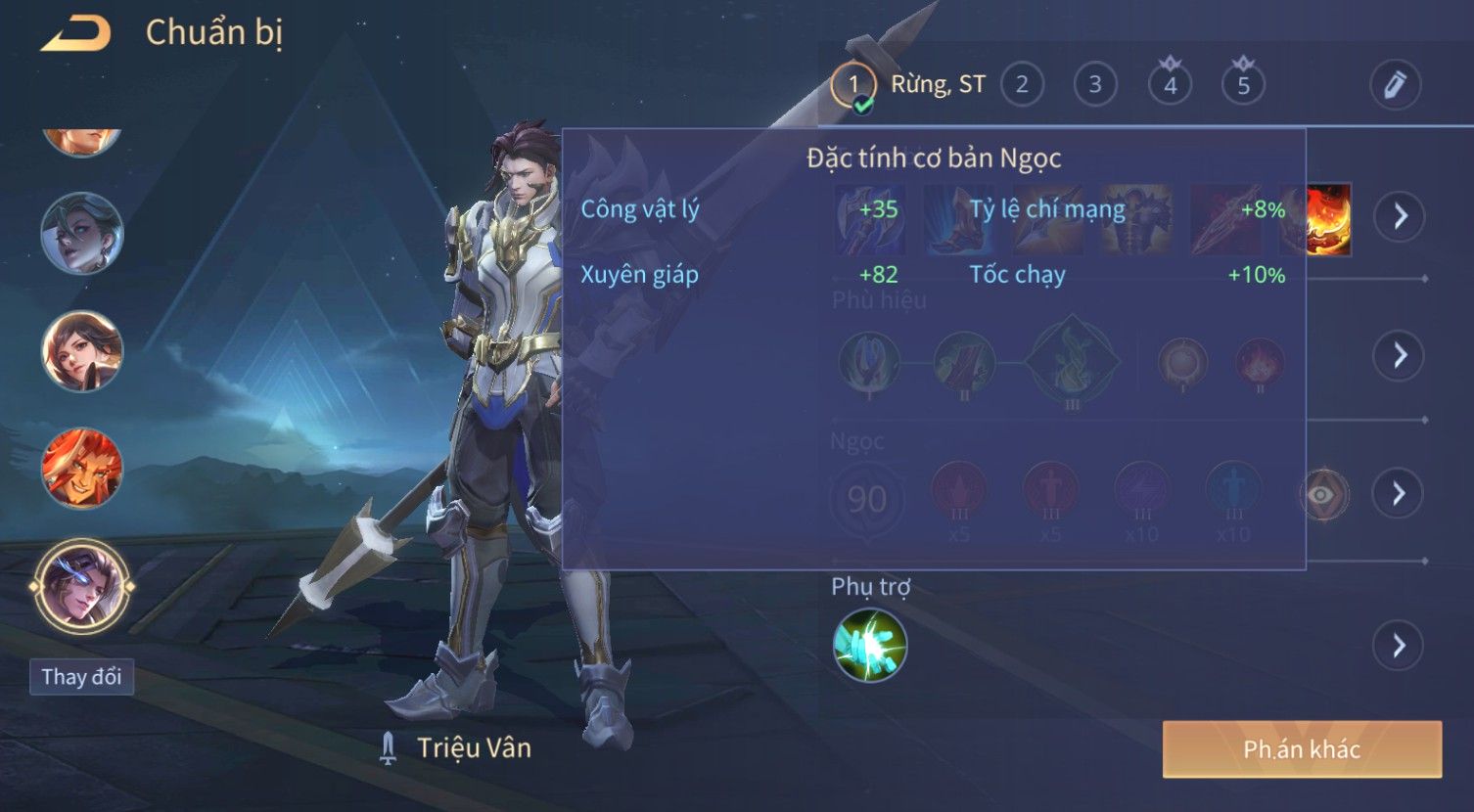Click the Phụ trợ support skill icon
This screenshot has width=1474, height=812.
click(x=869, y=645)
